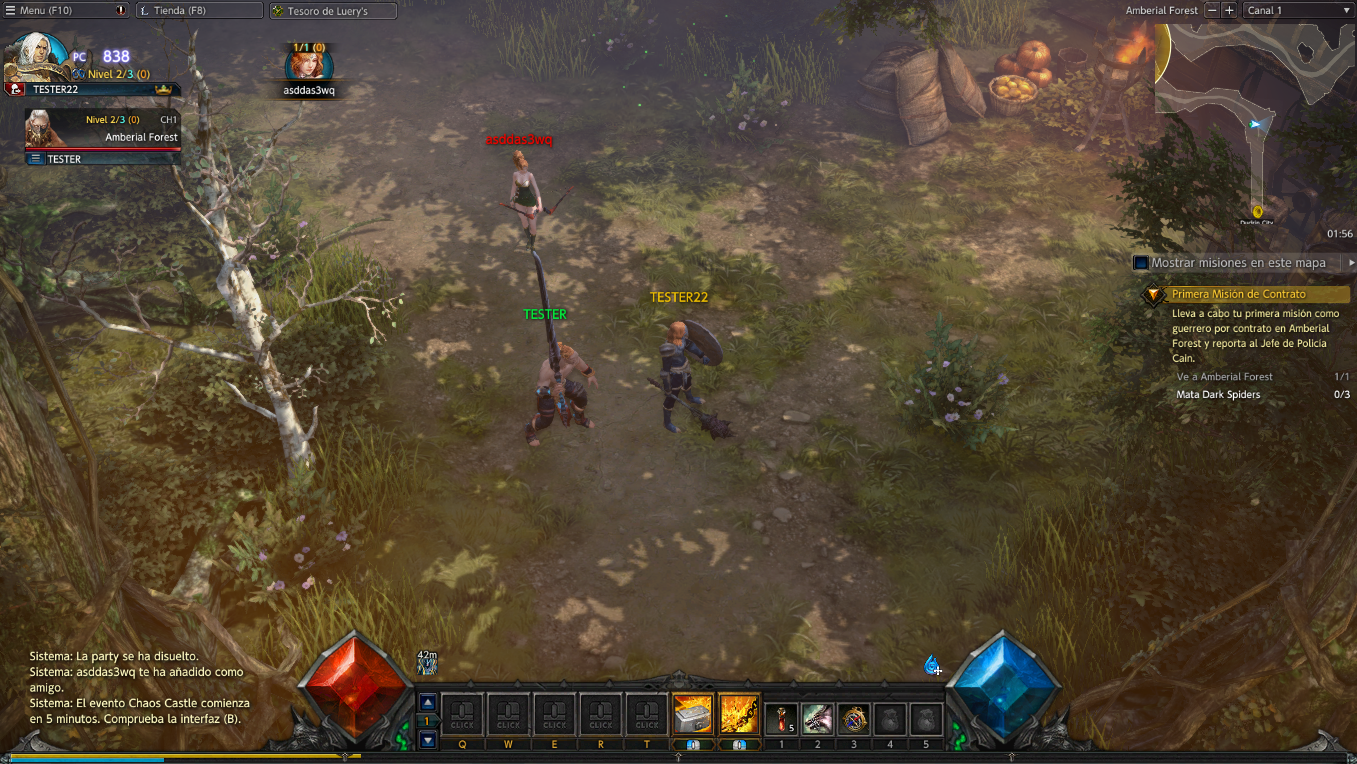Click the red leave-party icon beside TESTER22

(x=15, y=90)
